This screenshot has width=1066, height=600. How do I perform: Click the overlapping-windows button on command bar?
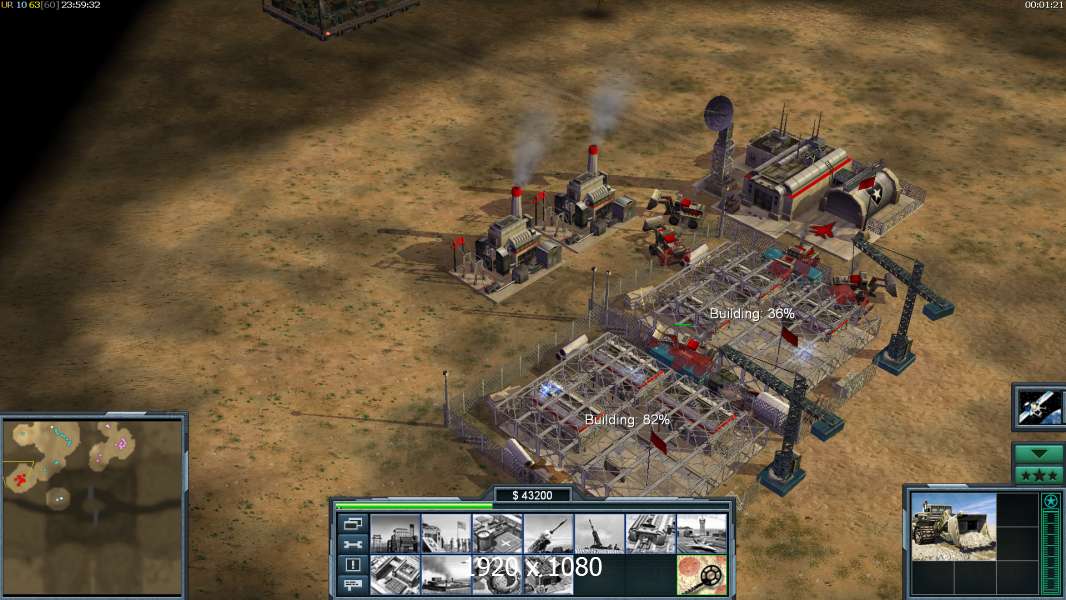(x=352, y=523)
